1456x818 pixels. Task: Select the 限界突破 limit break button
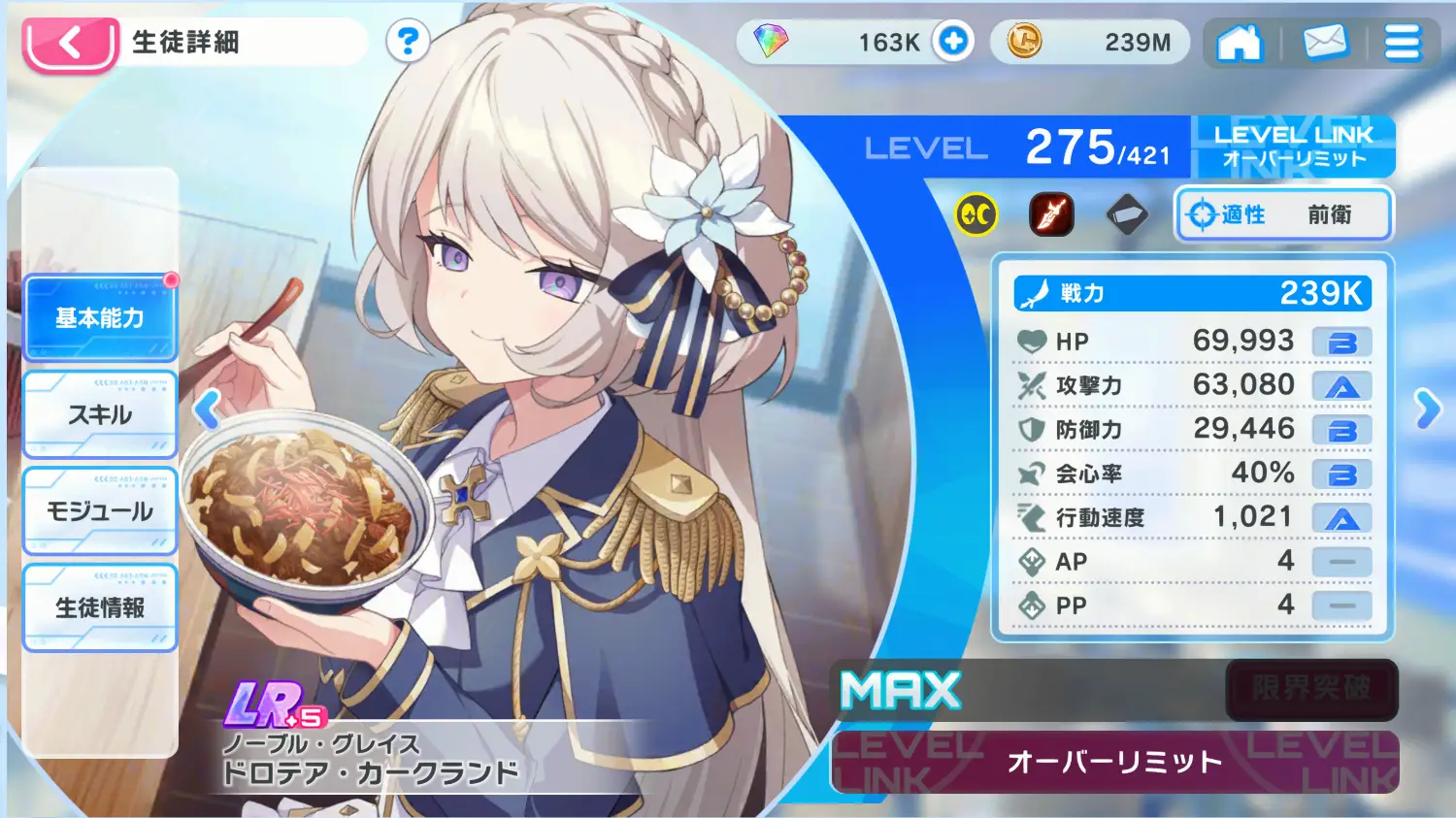click(1311, 689)
